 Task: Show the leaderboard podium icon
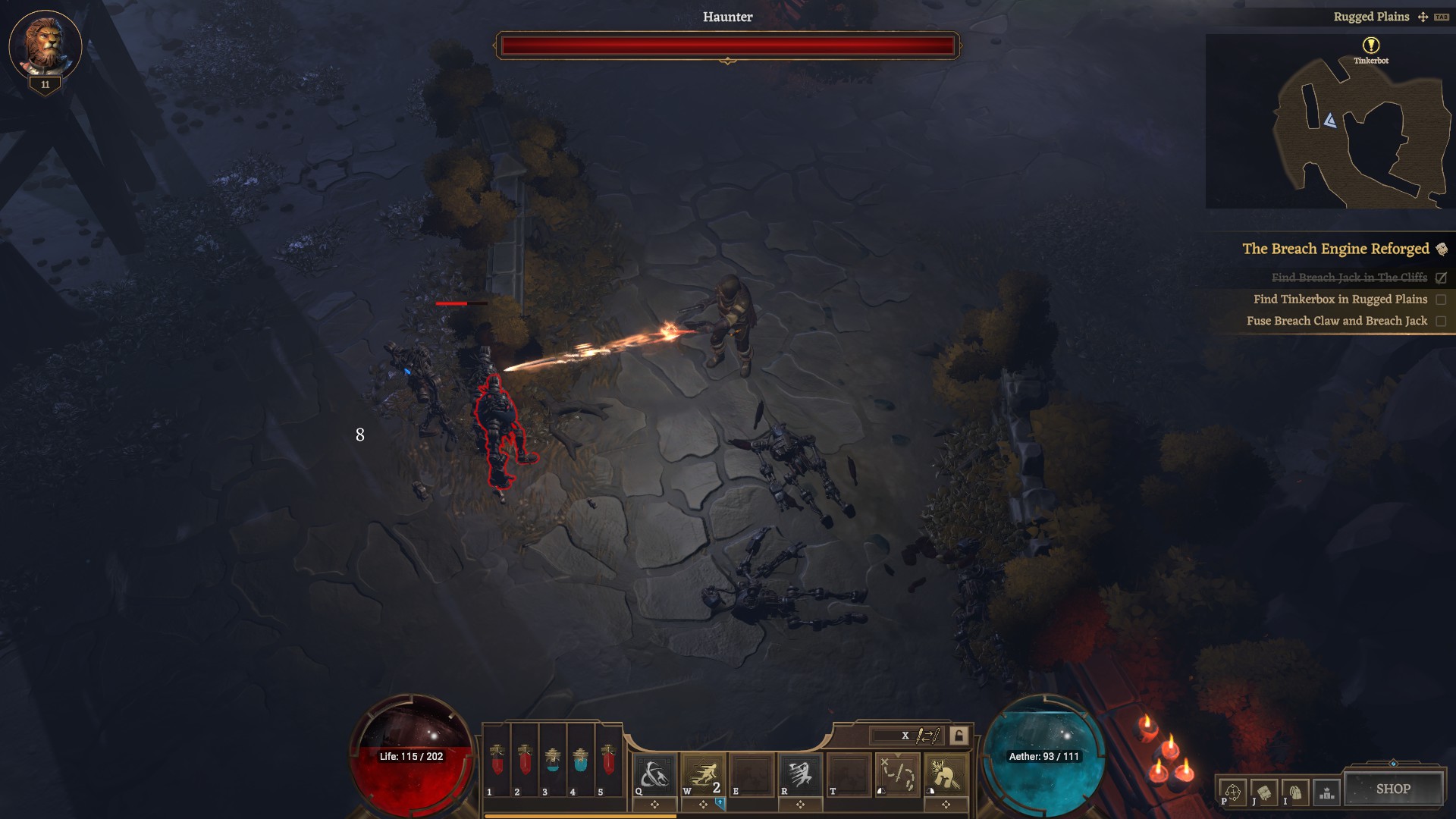point(1326,792)
